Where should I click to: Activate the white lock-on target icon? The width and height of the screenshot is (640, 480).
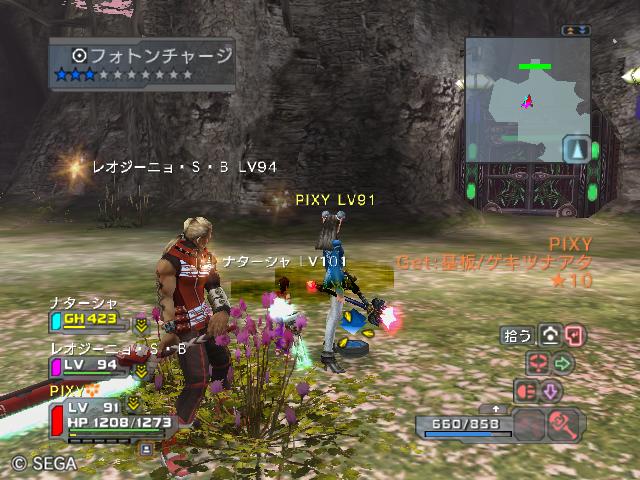point(550,336)
